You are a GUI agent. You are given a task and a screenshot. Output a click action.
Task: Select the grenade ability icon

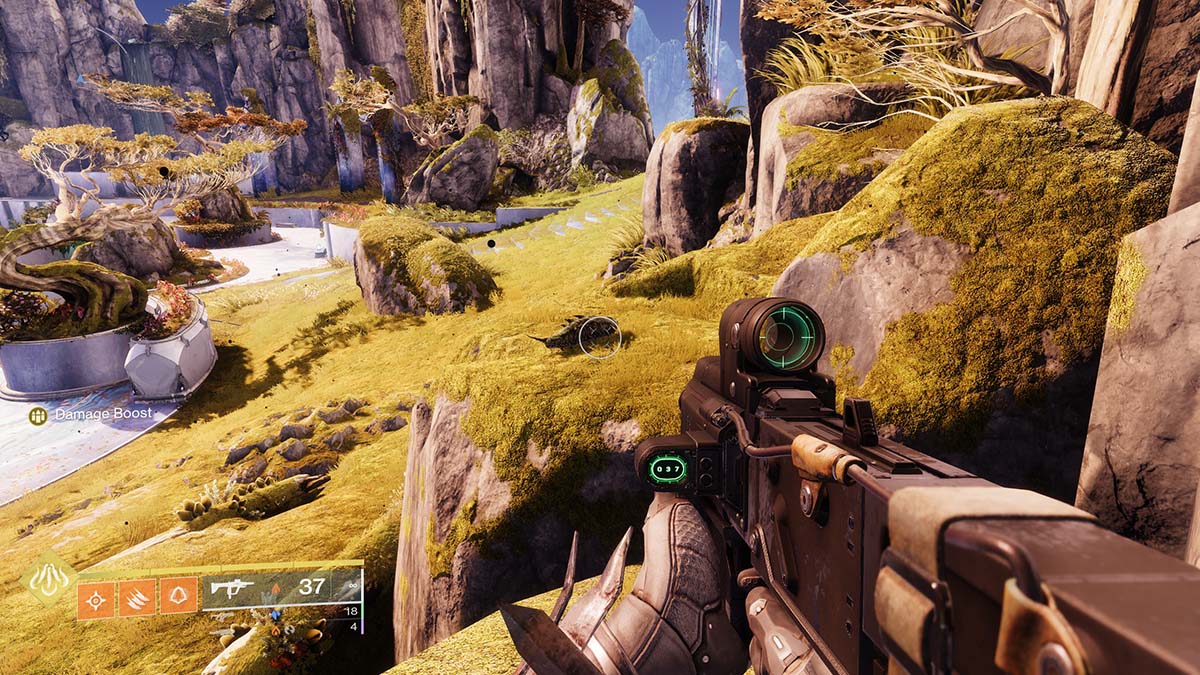coord(96,598)
